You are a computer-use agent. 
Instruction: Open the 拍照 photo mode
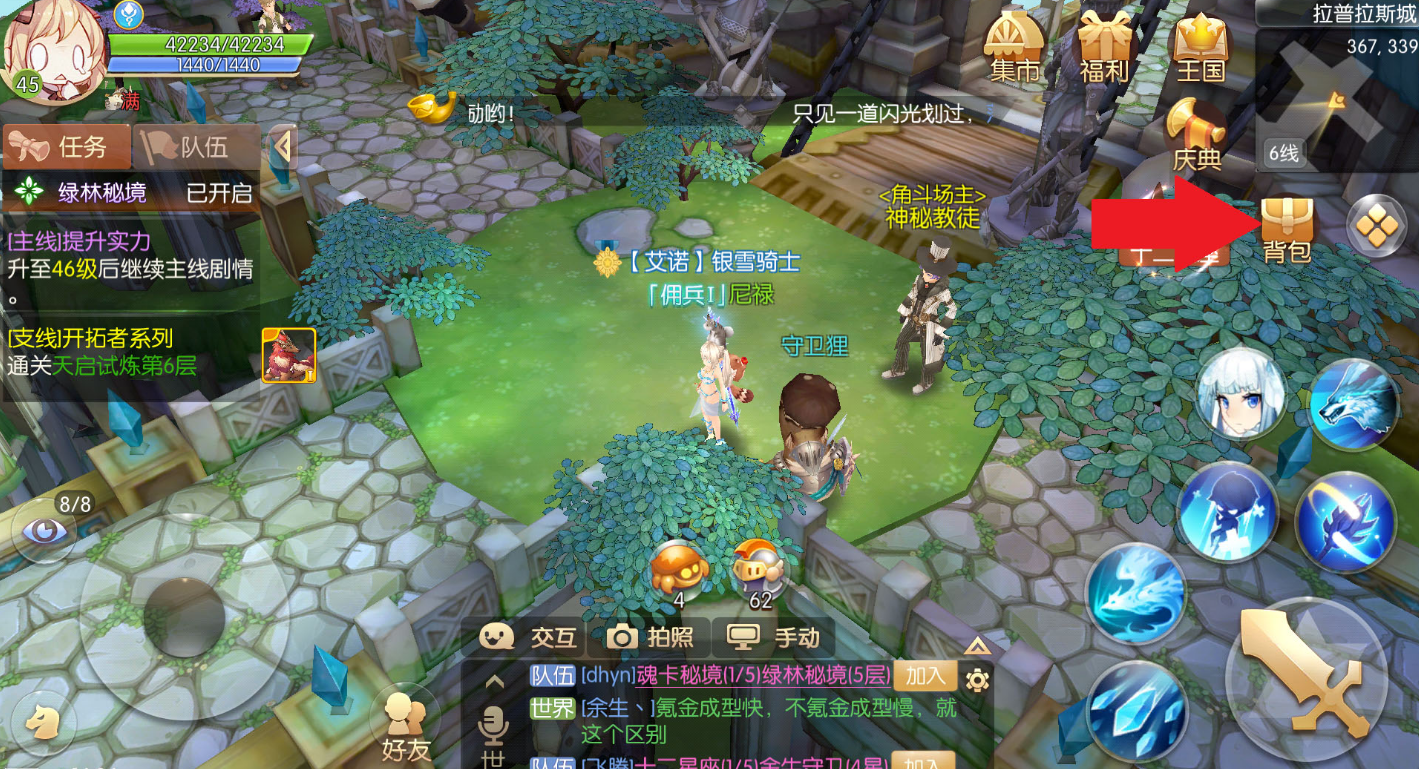tap(650, 637)
